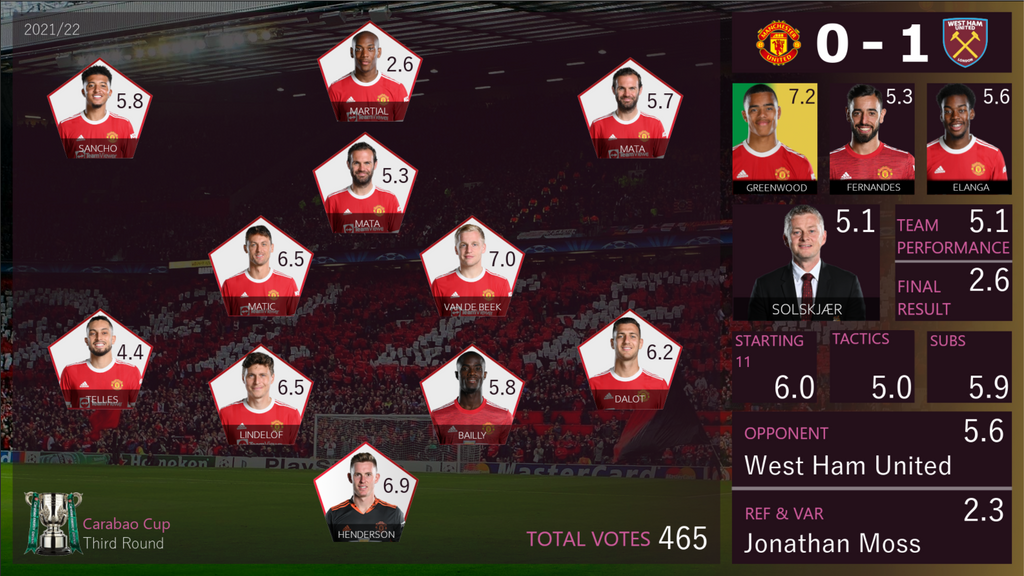Viewport: 1024px width, 576px height.
Task: Choose Lindelof's player card
Action: coord(259,396)
